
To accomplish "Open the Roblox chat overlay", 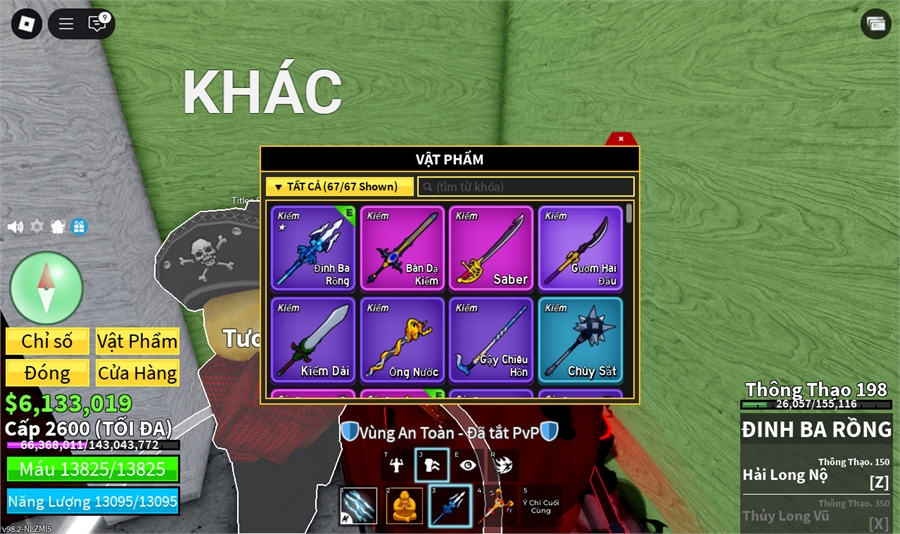I will click(x=98, y=23).
